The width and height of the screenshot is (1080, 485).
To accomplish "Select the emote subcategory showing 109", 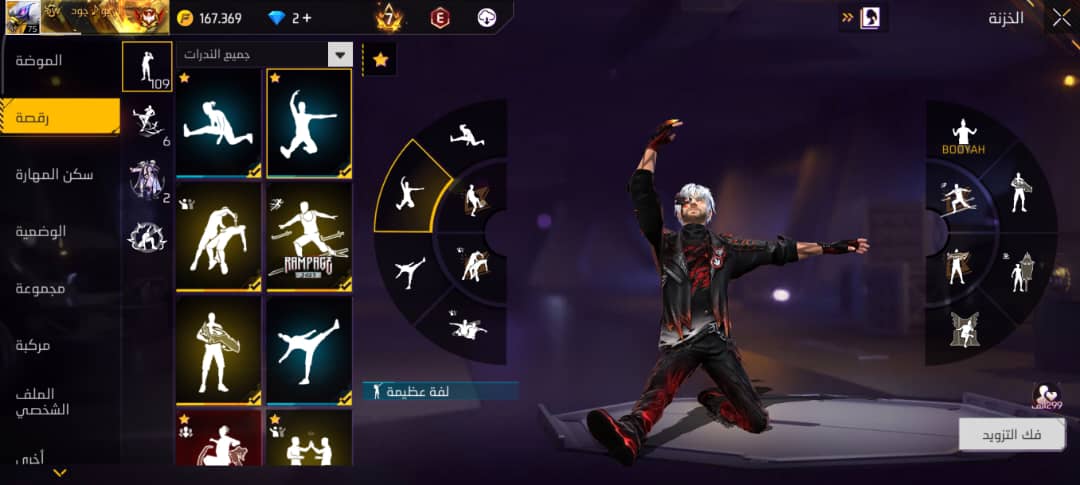I will tap(146, 67).
